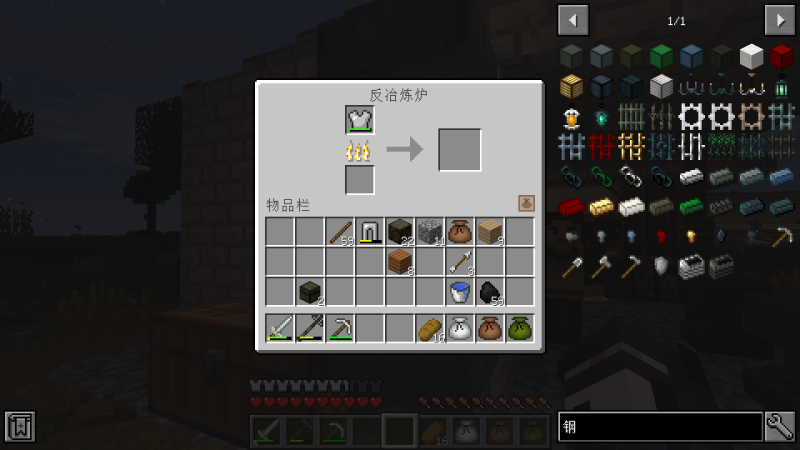Screen dimensions: 800x450
Task: Pick up the oak planks stack
Action: point(490,232)
